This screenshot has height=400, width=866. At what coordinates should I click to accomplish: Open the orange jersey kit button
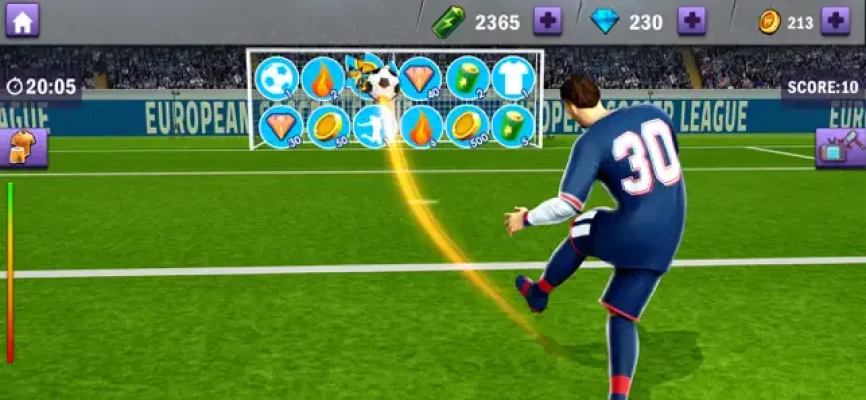(x=22, y=148)
